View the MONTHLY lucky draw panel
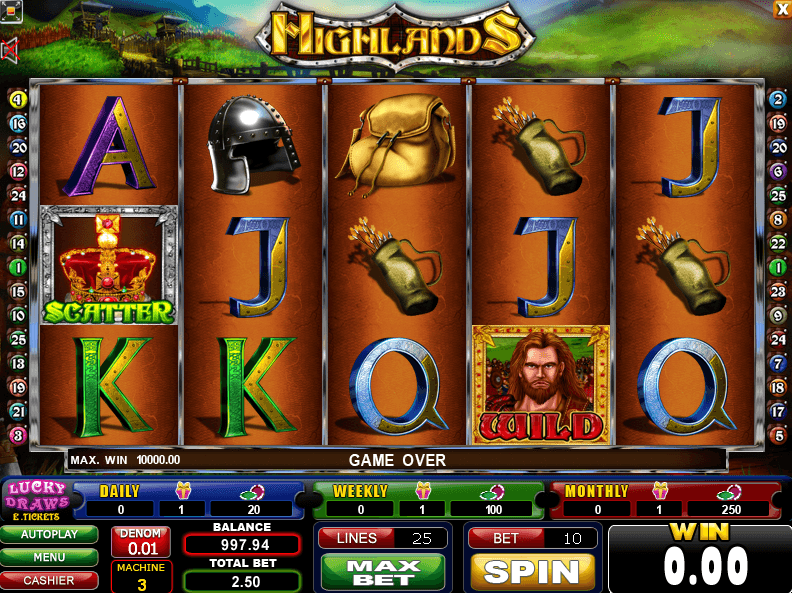Screen dimensions: 792x593 (664, 500)
